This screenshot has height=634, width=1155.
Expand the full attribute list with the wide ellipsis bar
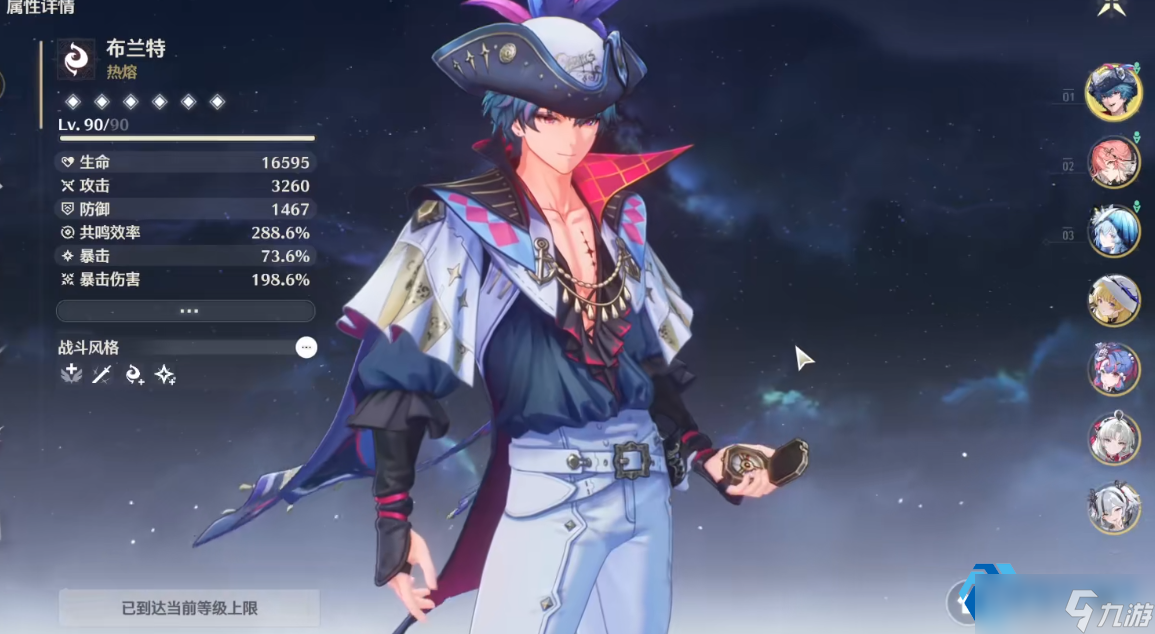pyautogui.click(x=186, y=311)
